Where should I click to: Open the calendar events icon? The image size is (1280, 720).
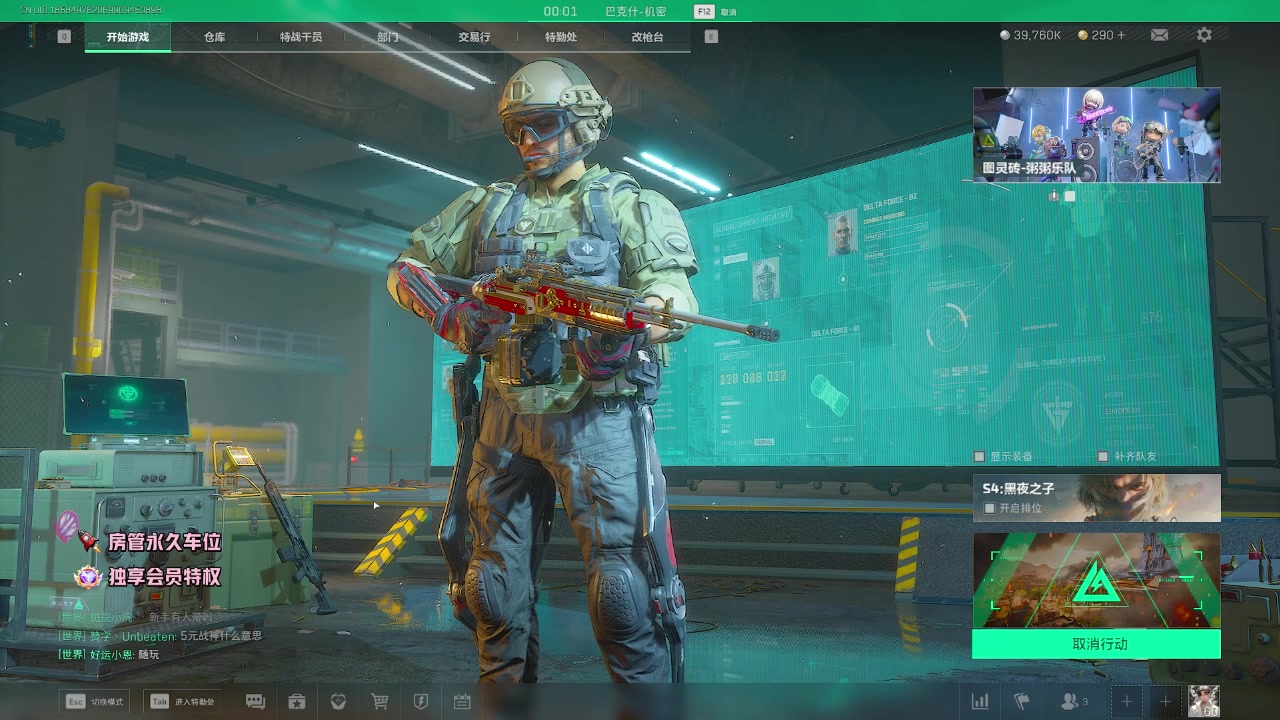462,702
